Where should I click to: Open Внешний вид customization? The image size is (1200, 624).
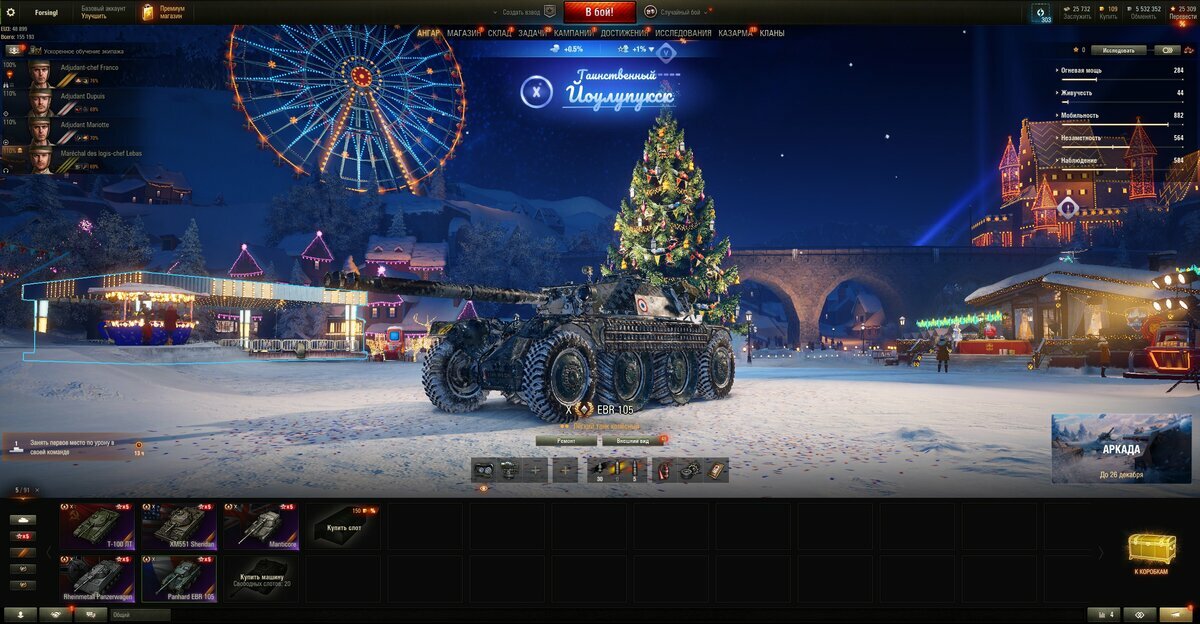coord(632,440)
